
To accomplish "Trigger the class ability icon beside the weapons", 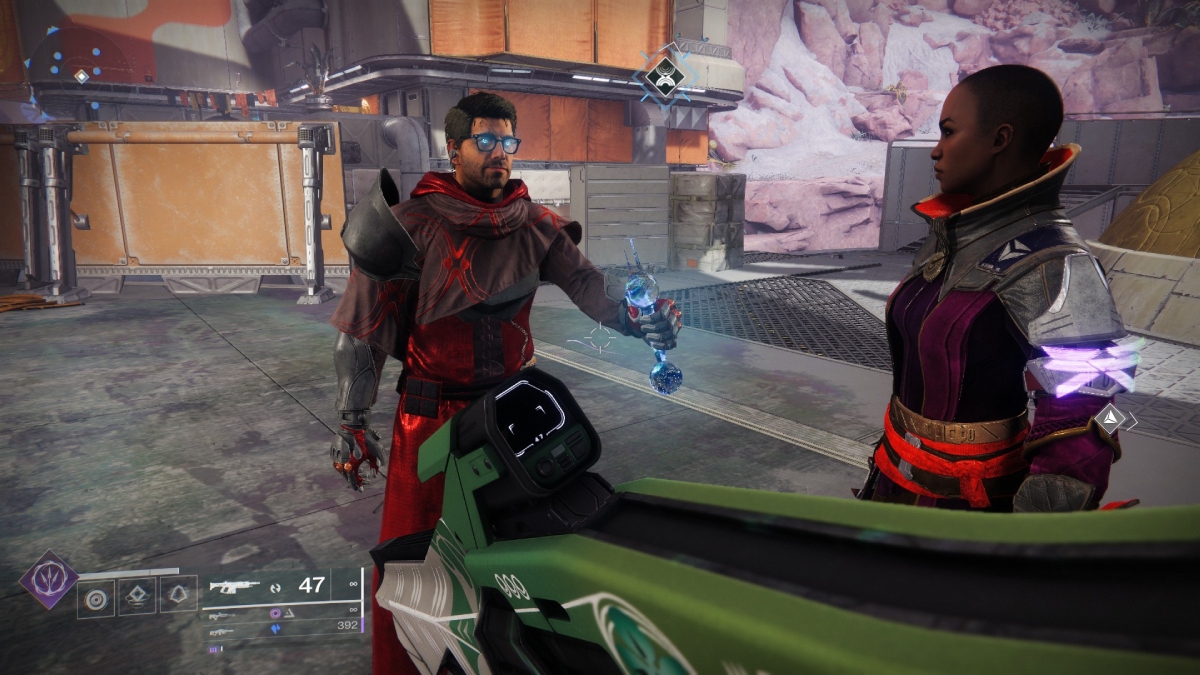I will 179,596.
